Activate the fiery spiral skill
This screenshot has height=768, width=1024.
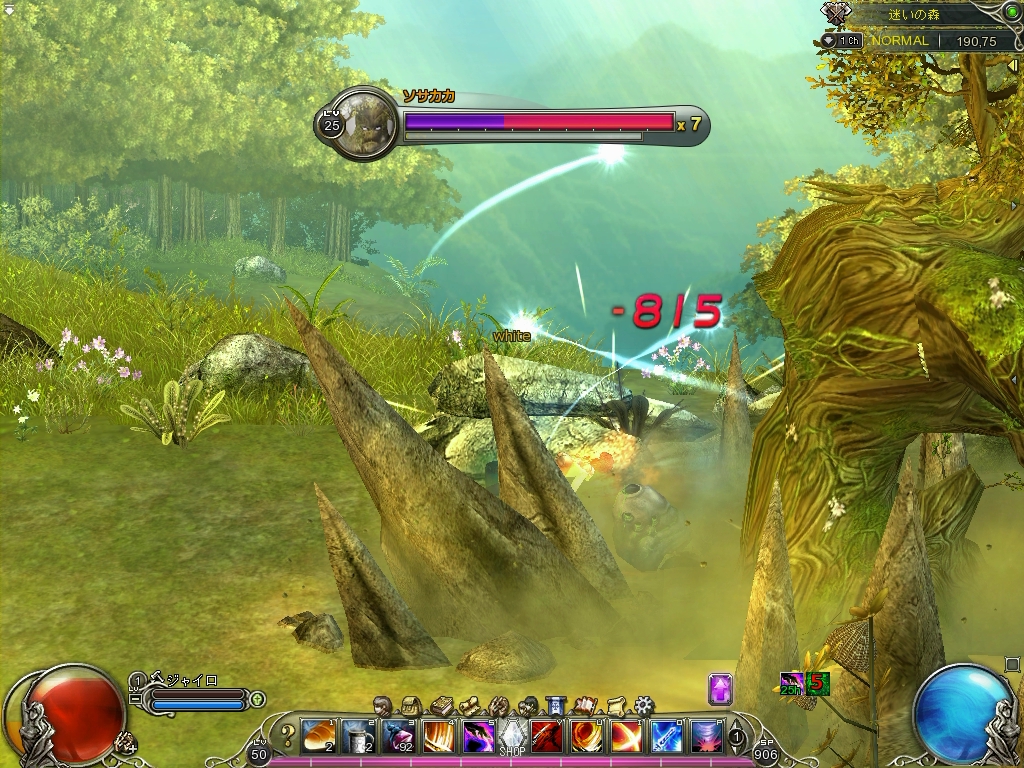point(586,736)
